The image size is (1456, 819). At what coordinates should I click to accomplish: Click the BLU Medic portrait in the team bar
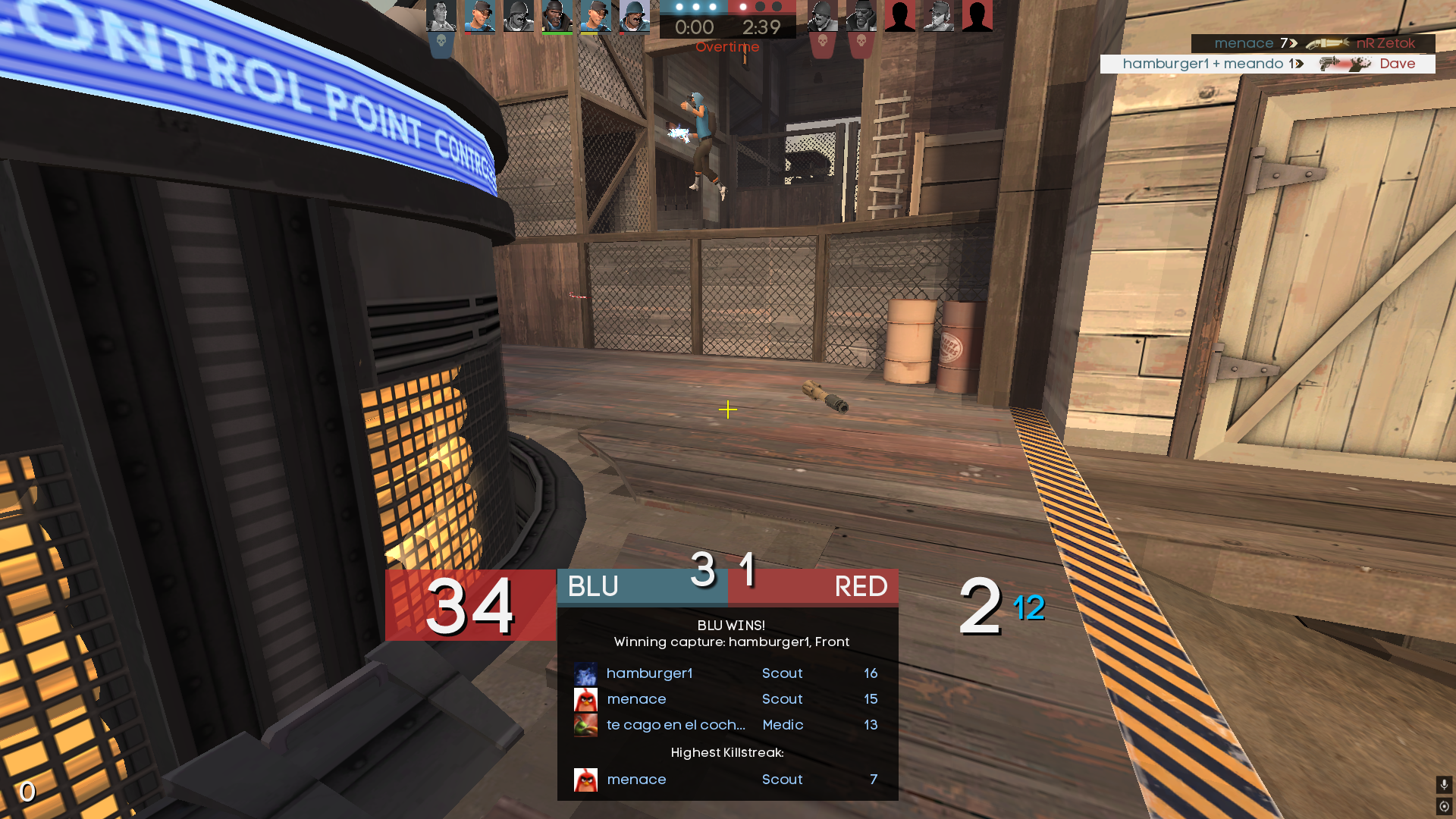tap(441, 16)
